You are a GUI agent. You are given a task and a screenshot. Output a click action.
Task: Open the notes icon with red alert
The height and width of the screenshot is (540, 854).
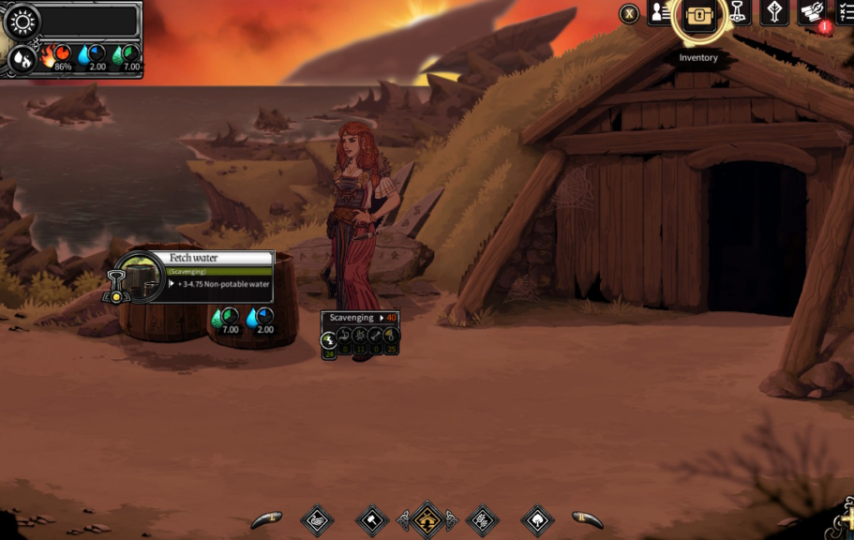[x=813, y=12]
